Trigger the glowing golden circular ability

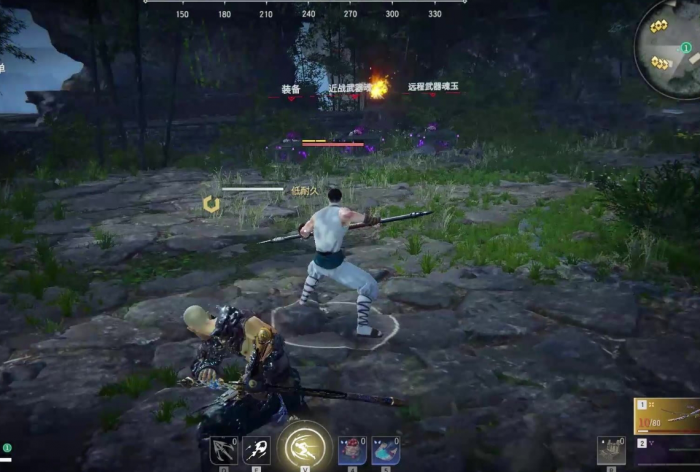click(x=305, y=446)
